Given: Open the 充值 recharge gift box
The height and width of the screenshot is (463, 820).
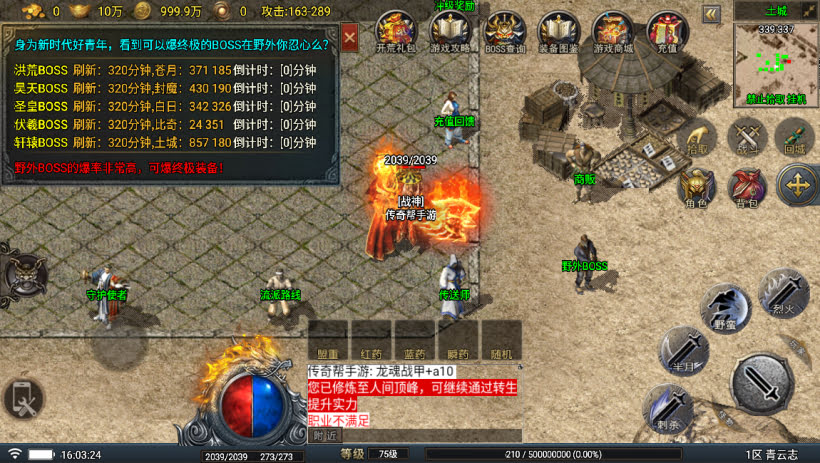Looking at the screenshot, I should [667, 31].
